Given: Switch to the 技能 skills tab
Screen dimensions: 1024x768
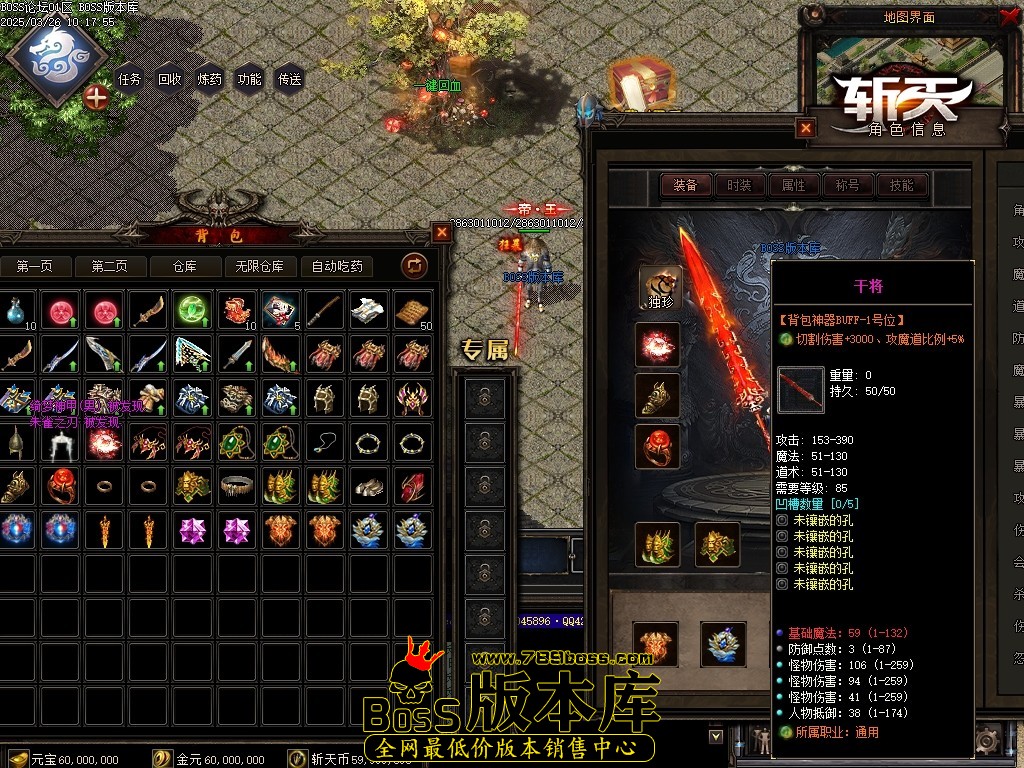Looking at the screenshot, I should pos(901,185).
